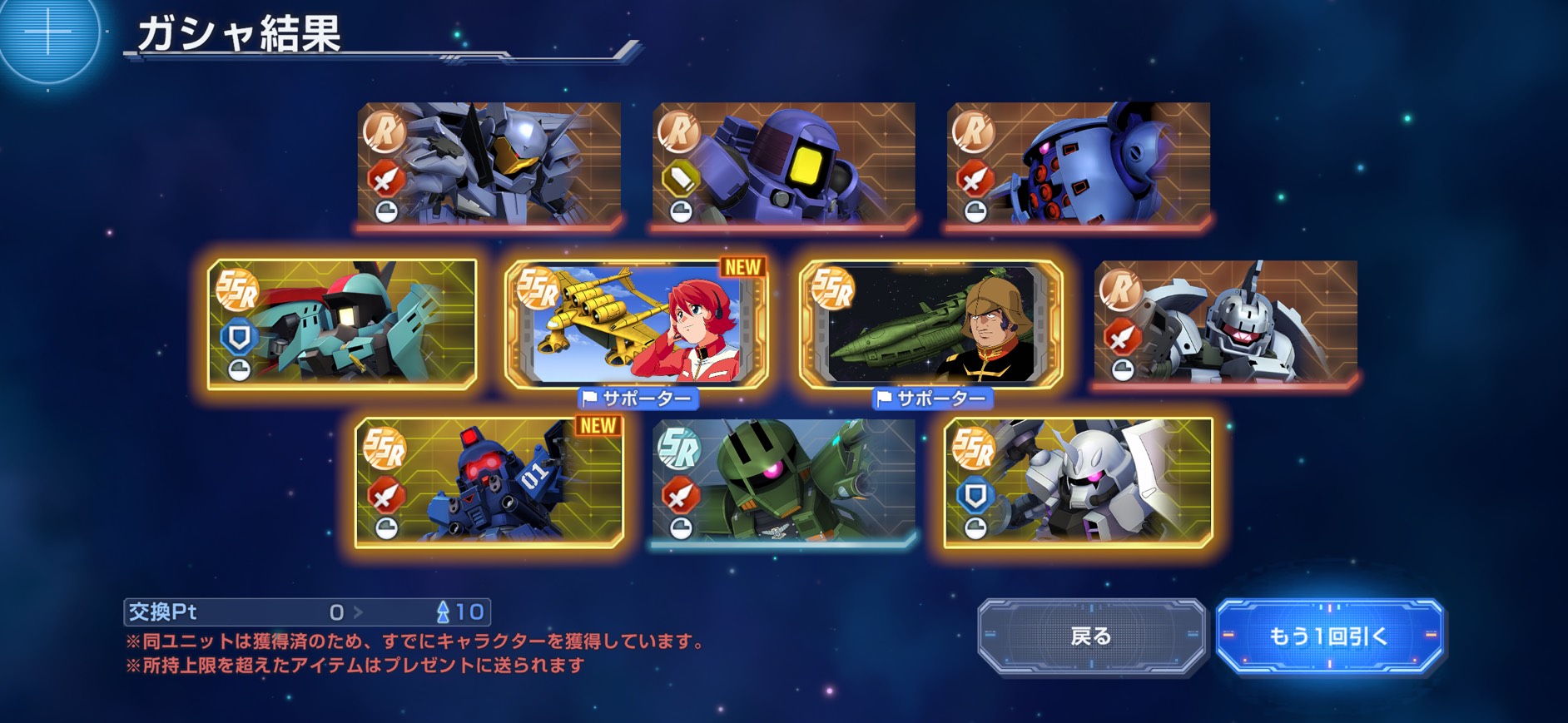Select the green Zaku SR card
The image size is (1568, 723).
(x=784, y=483)
